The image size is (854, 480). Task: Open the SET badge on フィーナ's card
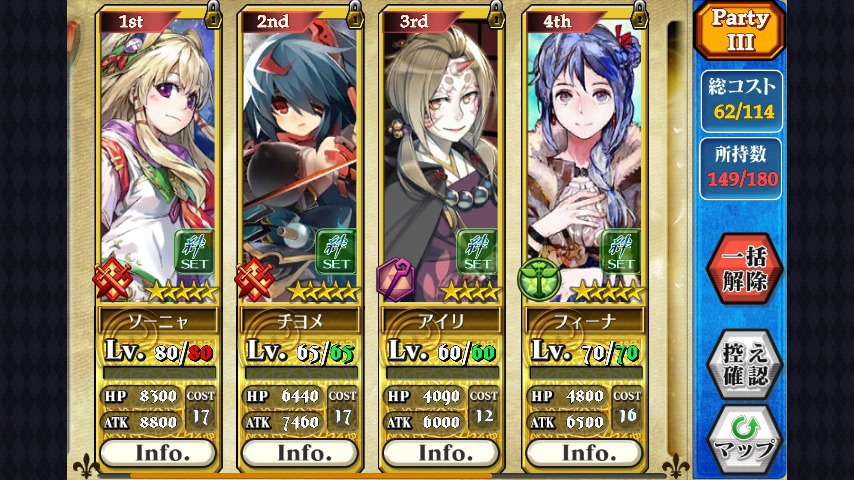[621, 253]
